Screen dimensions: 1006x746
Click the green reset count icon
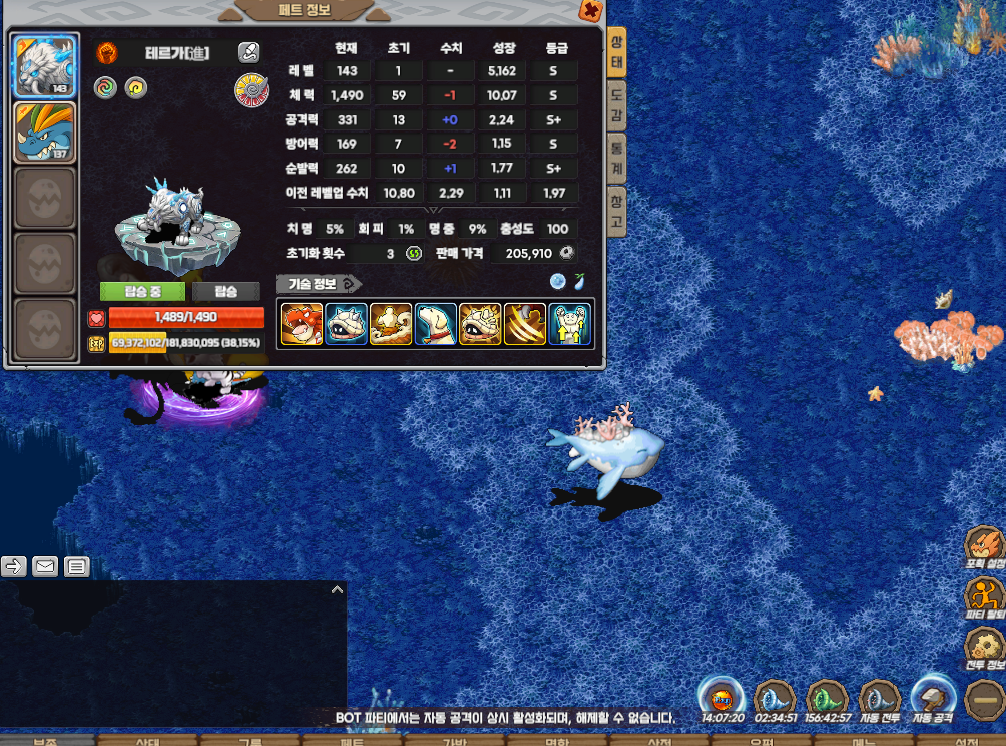413,254
